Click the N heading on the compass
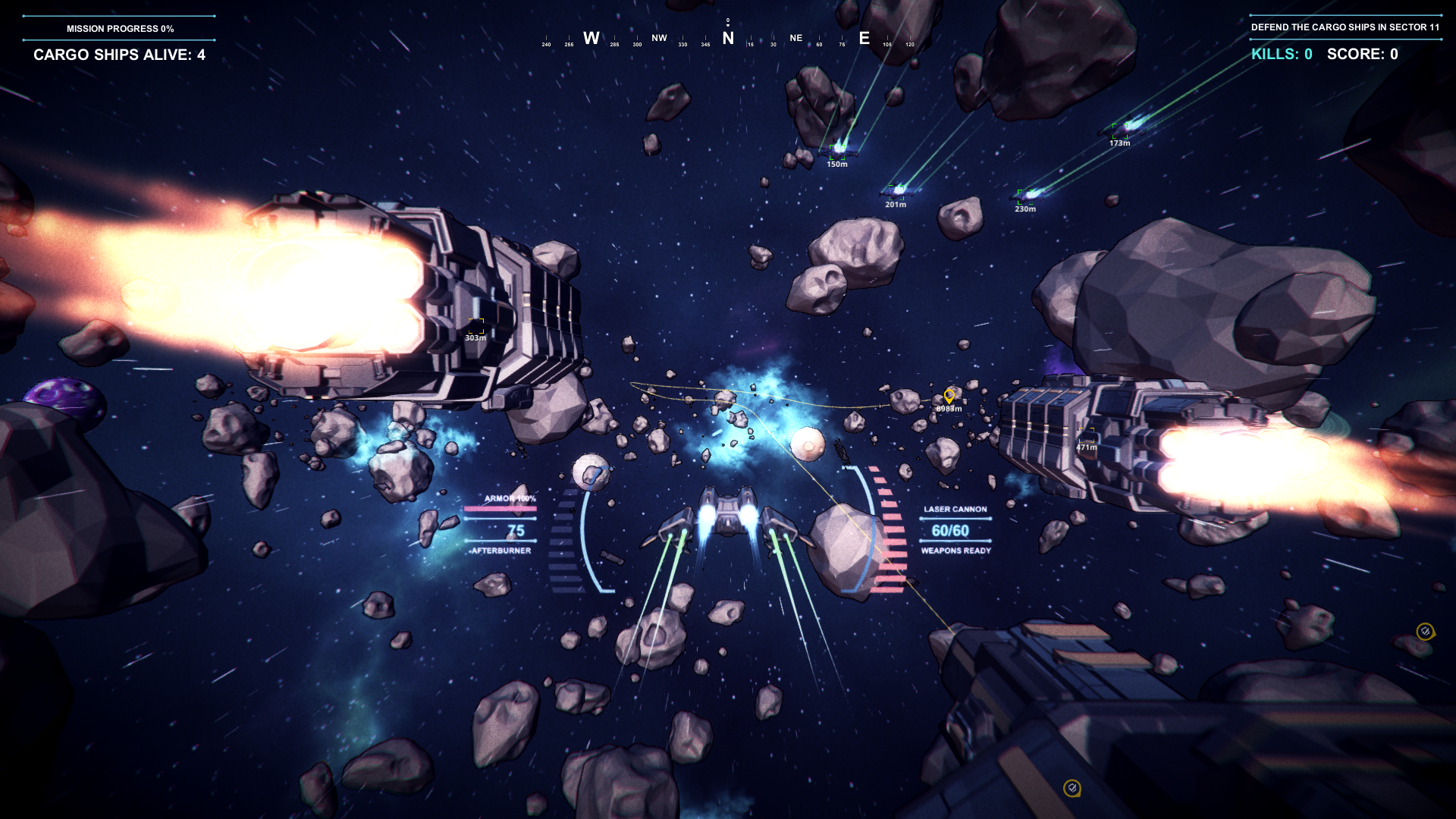Screen dimensions: 1456x819 coord(728,38)
